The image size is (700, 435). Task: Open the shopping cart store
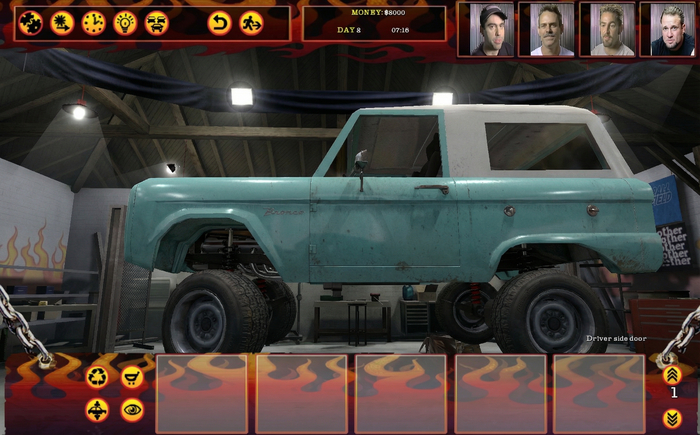[131, 377]
